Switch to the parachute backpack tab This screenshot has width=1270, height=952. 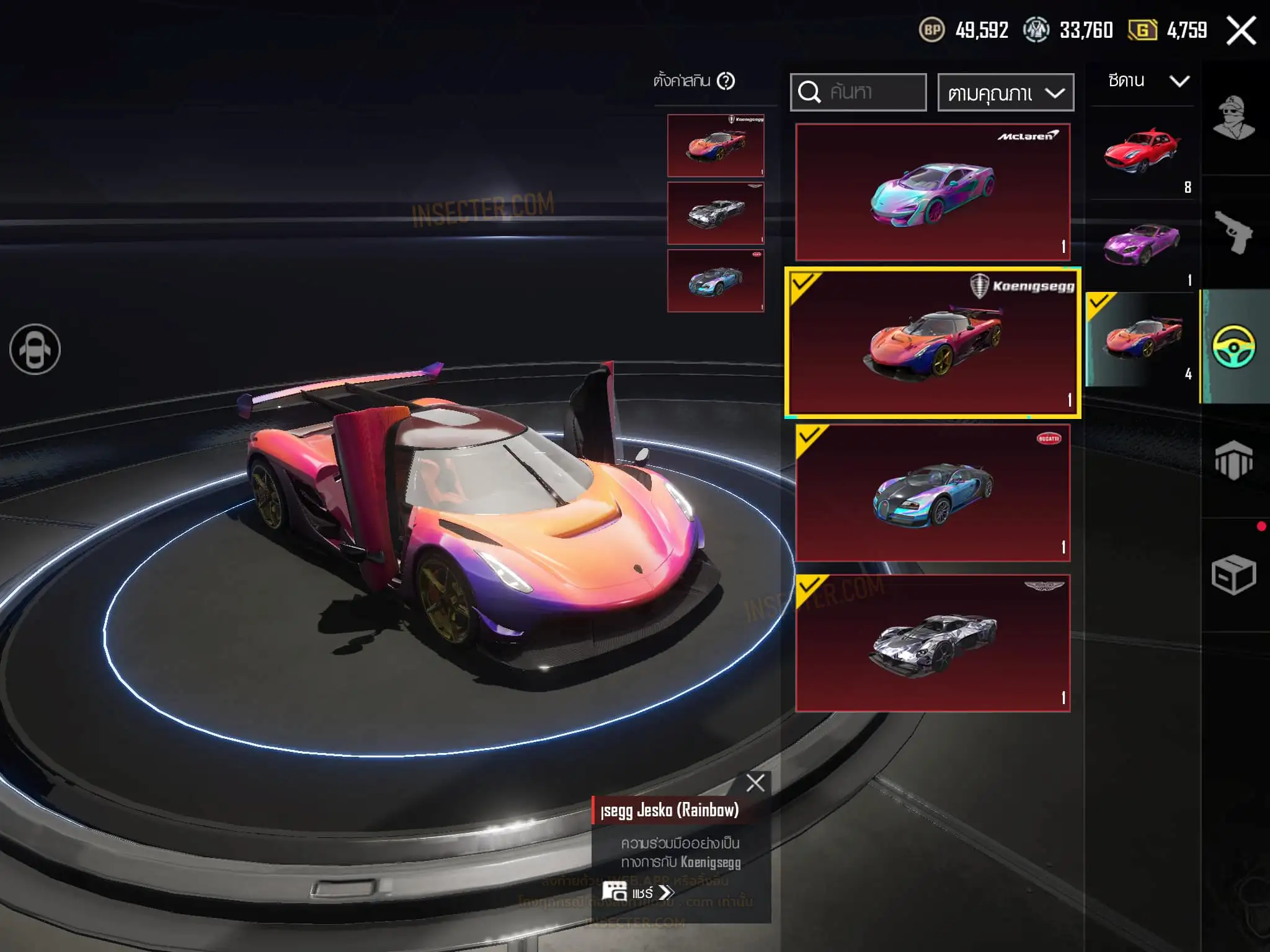coord(1233,461)
